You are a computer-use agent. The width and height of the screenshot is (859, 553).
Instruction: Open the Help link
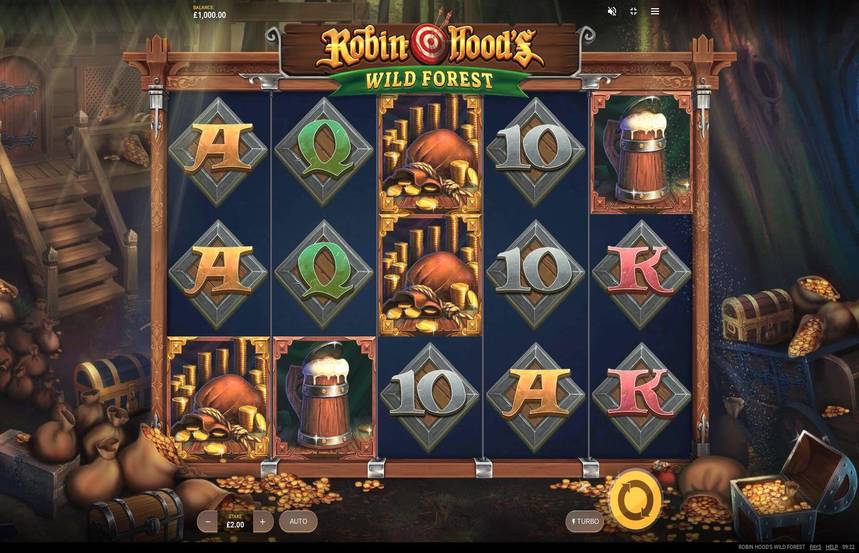coord(832,547)
